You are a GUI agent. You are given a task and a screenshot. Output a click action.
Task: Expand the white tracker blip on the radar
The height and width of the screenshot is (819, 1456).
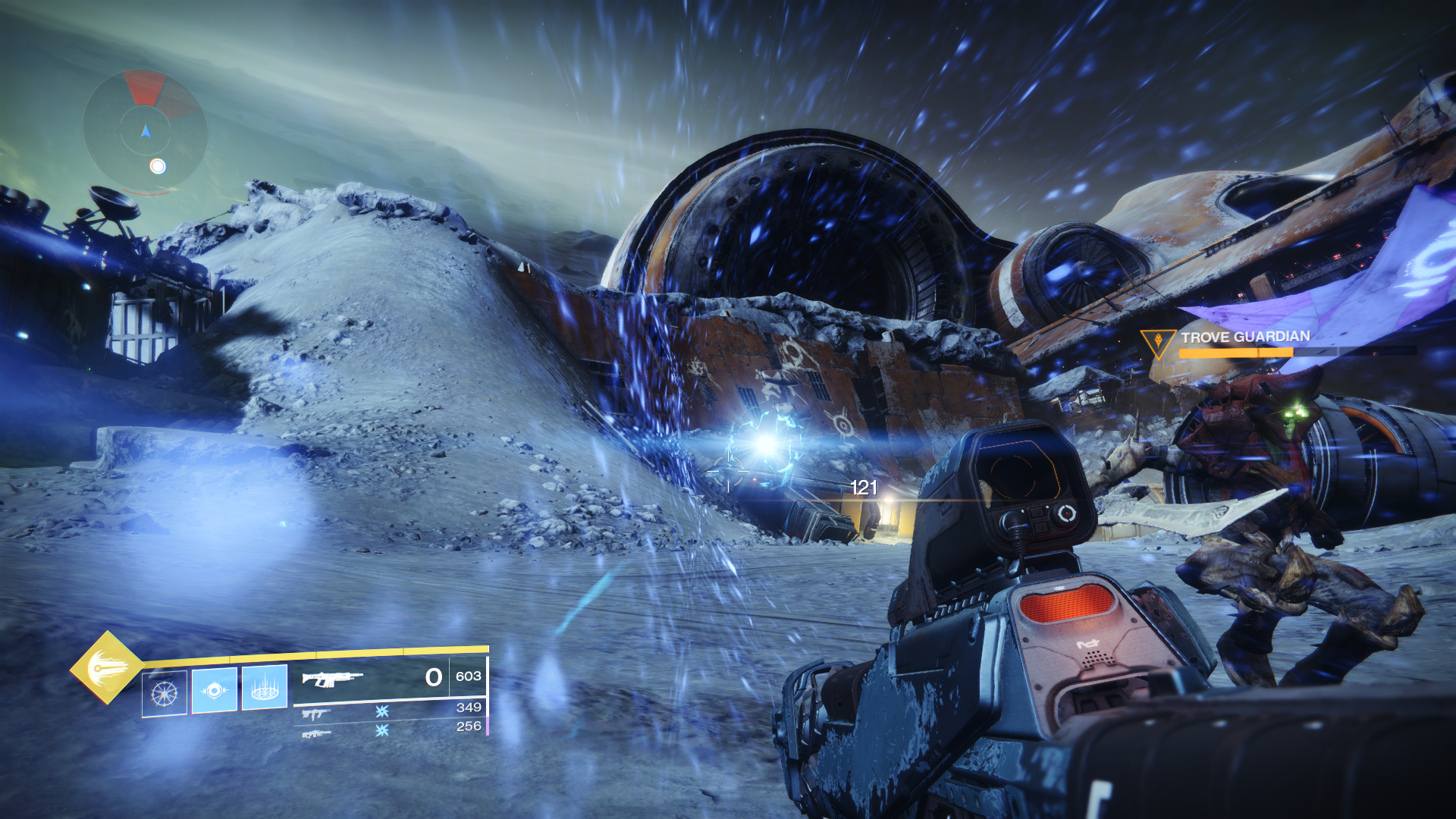[158, 165]
